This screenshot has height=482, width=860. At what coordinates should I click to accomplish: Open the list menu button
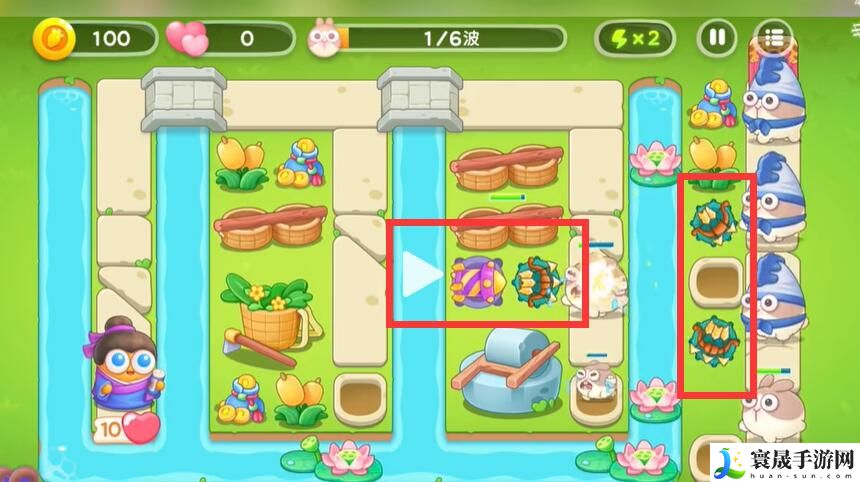pyautogui.click(x=773, y=39)
